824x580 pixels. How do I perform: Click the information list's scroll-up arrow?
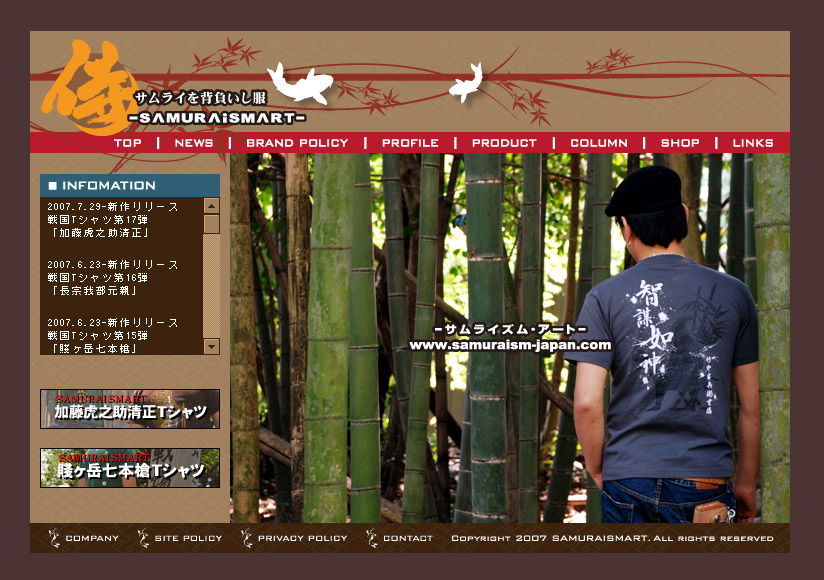pos(211,206)
